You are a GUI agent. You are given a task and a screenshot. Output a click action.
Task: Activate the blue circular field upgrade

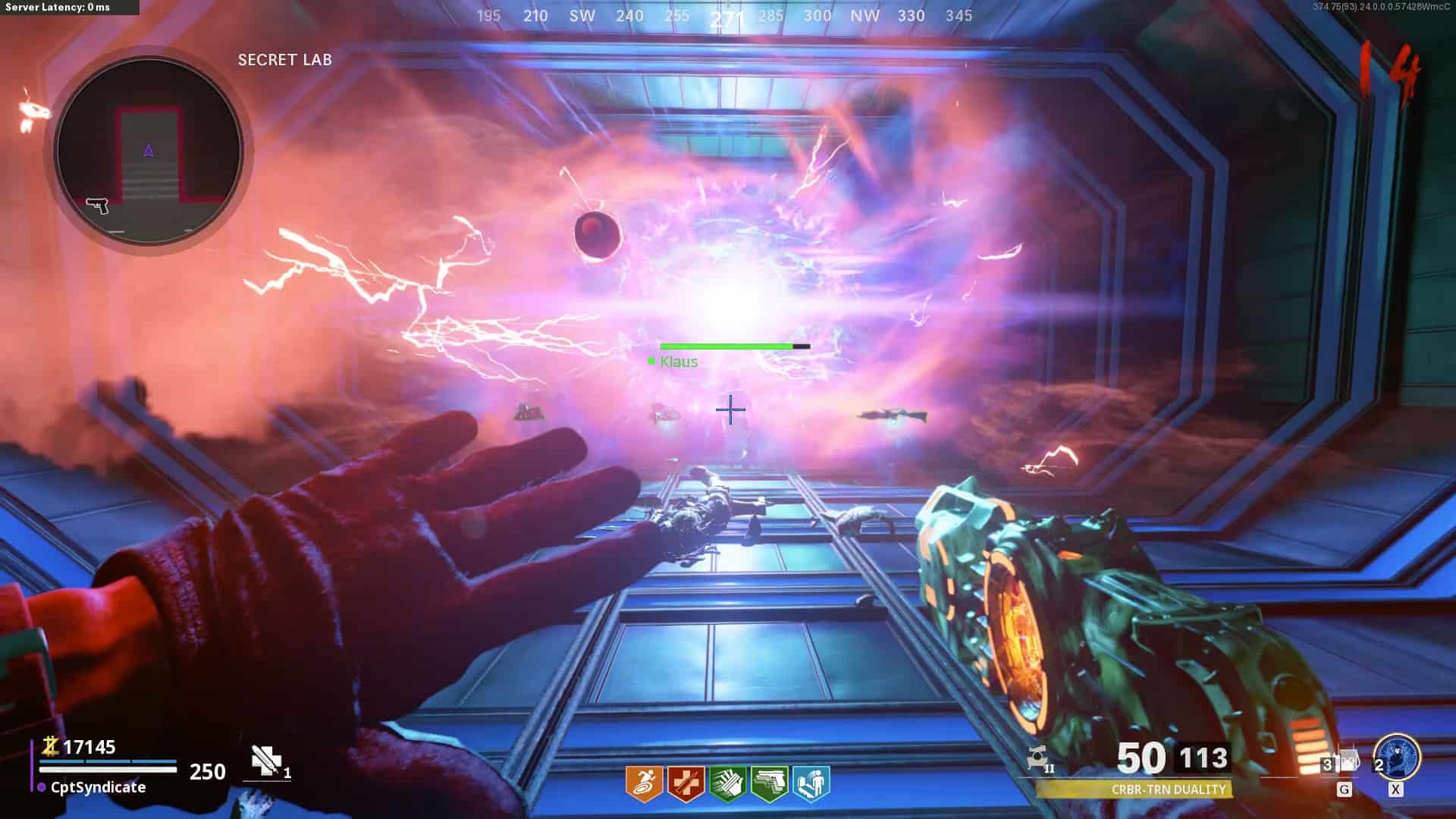coord(1397,757)
